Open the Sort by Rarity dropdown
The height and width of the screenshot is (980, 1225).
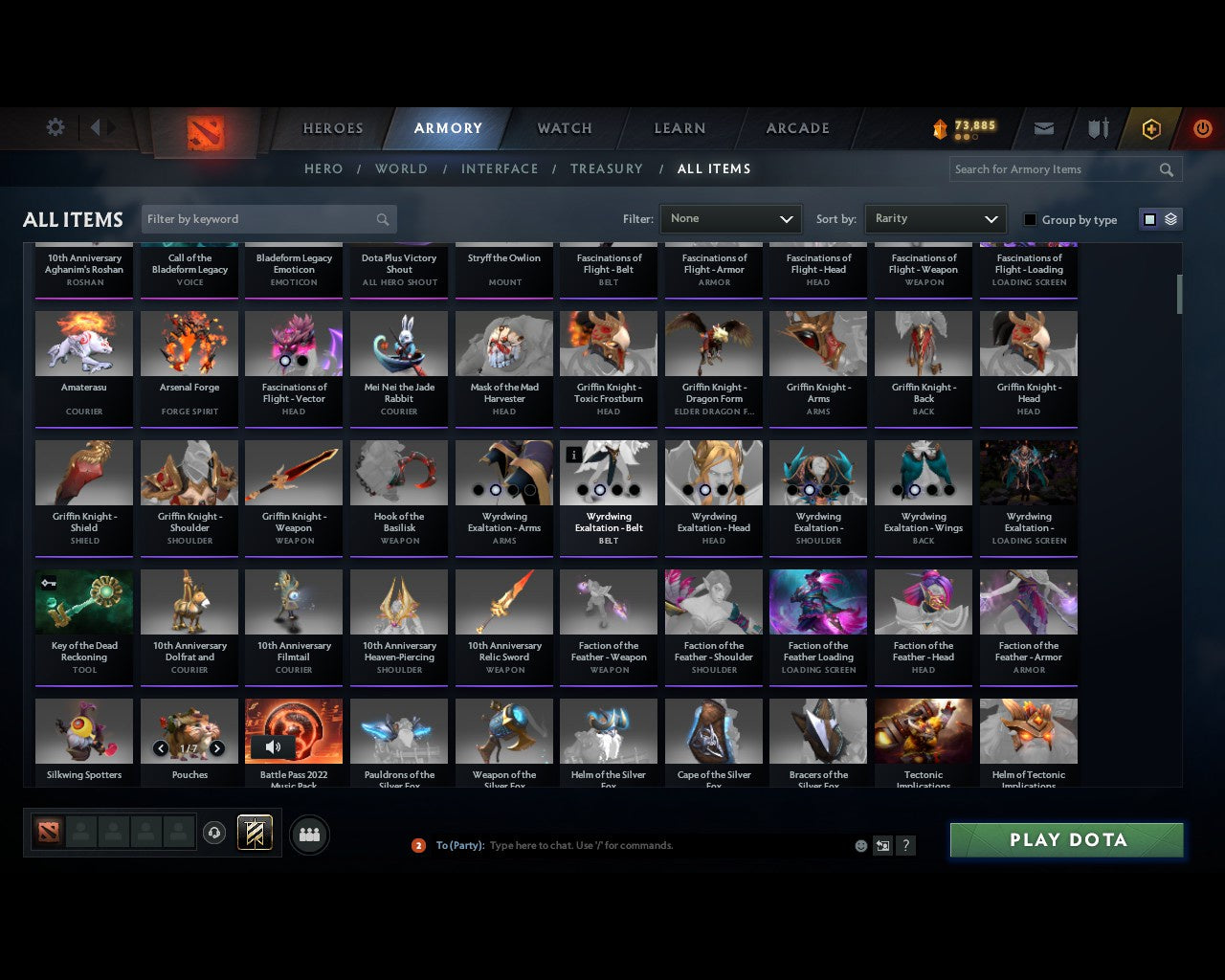(x=935, y=218)
